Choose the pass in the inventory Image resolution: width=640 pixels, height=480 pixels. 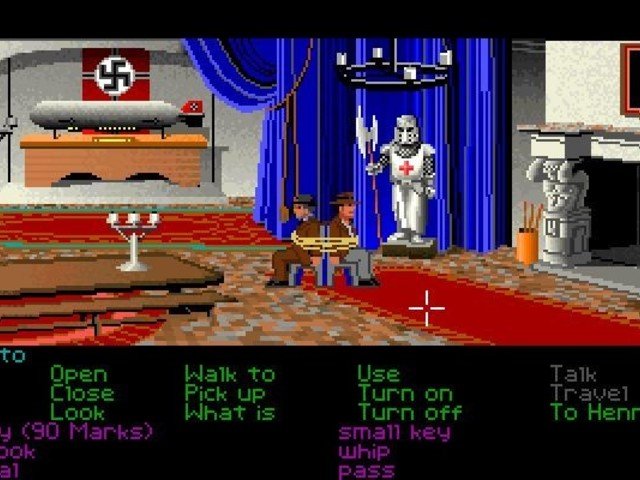tap(366, 470)
